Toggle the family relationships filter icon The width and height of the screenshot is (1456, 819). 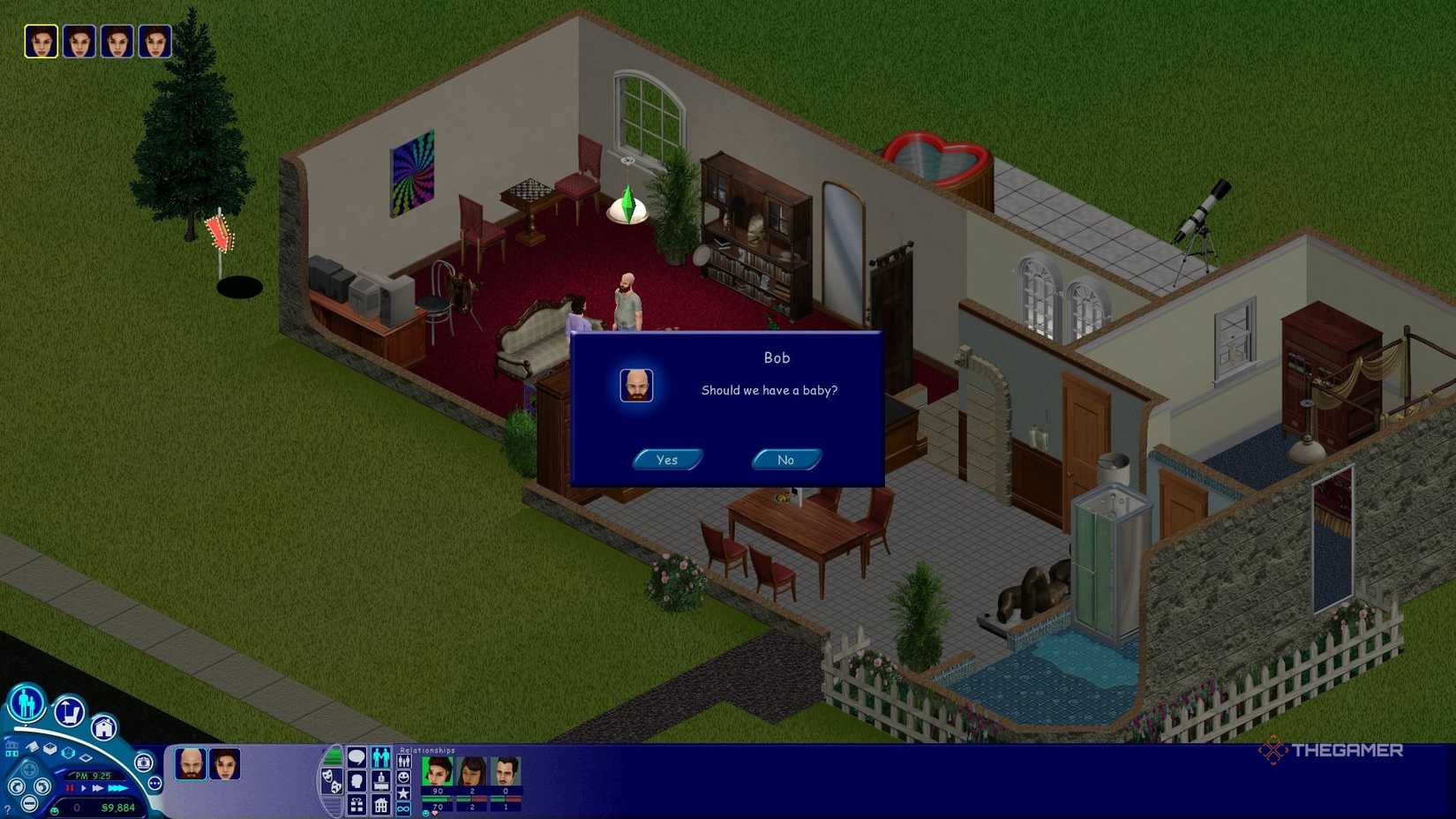tap(404, 760)
